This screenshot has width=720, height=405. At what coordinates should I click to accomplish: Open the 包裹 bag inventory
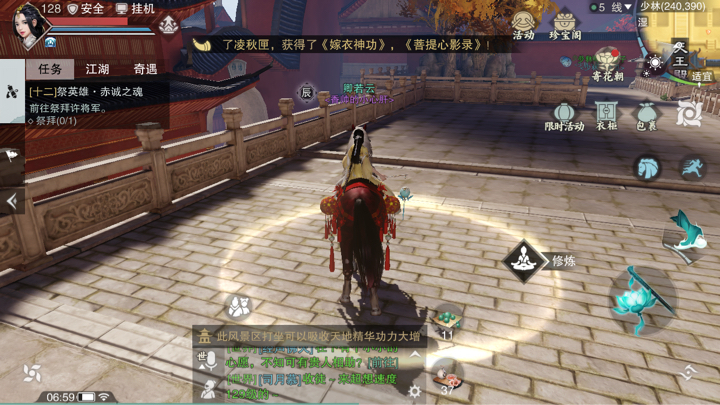[647, 115]
